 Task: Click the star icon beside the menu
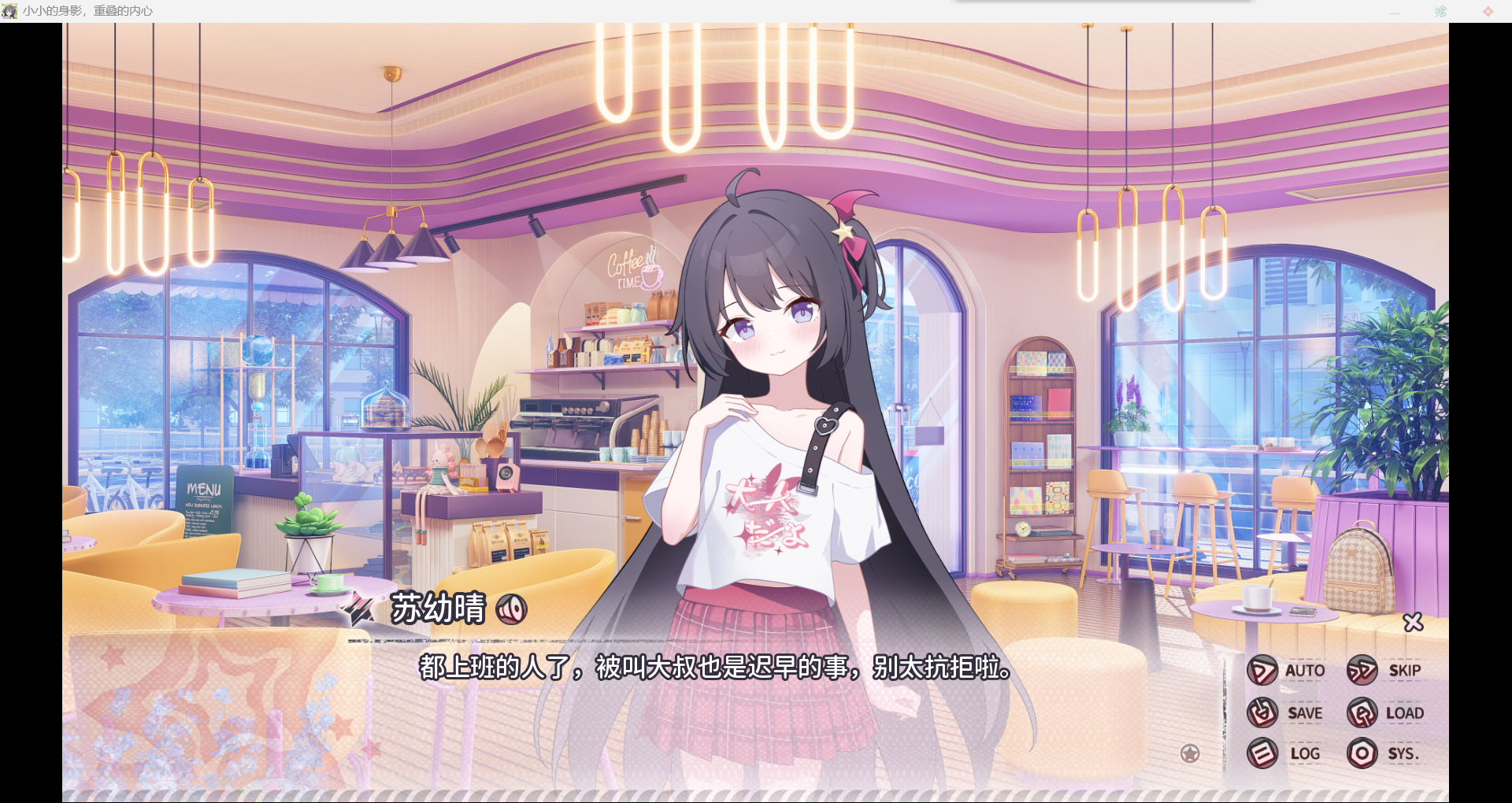pos(1190,753)
